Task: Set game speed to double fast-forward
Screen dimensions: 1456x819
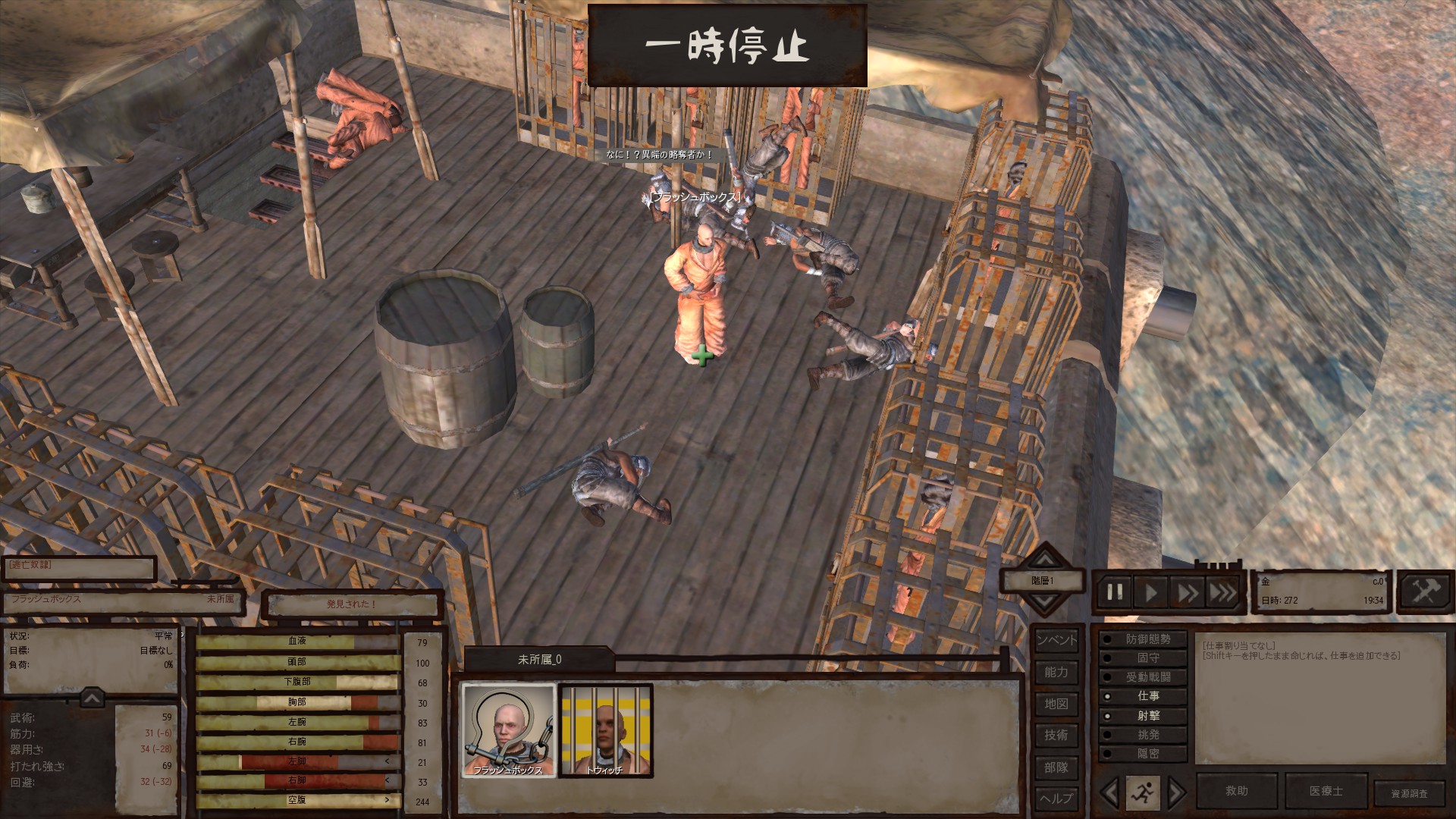Action: (1187, 592)
